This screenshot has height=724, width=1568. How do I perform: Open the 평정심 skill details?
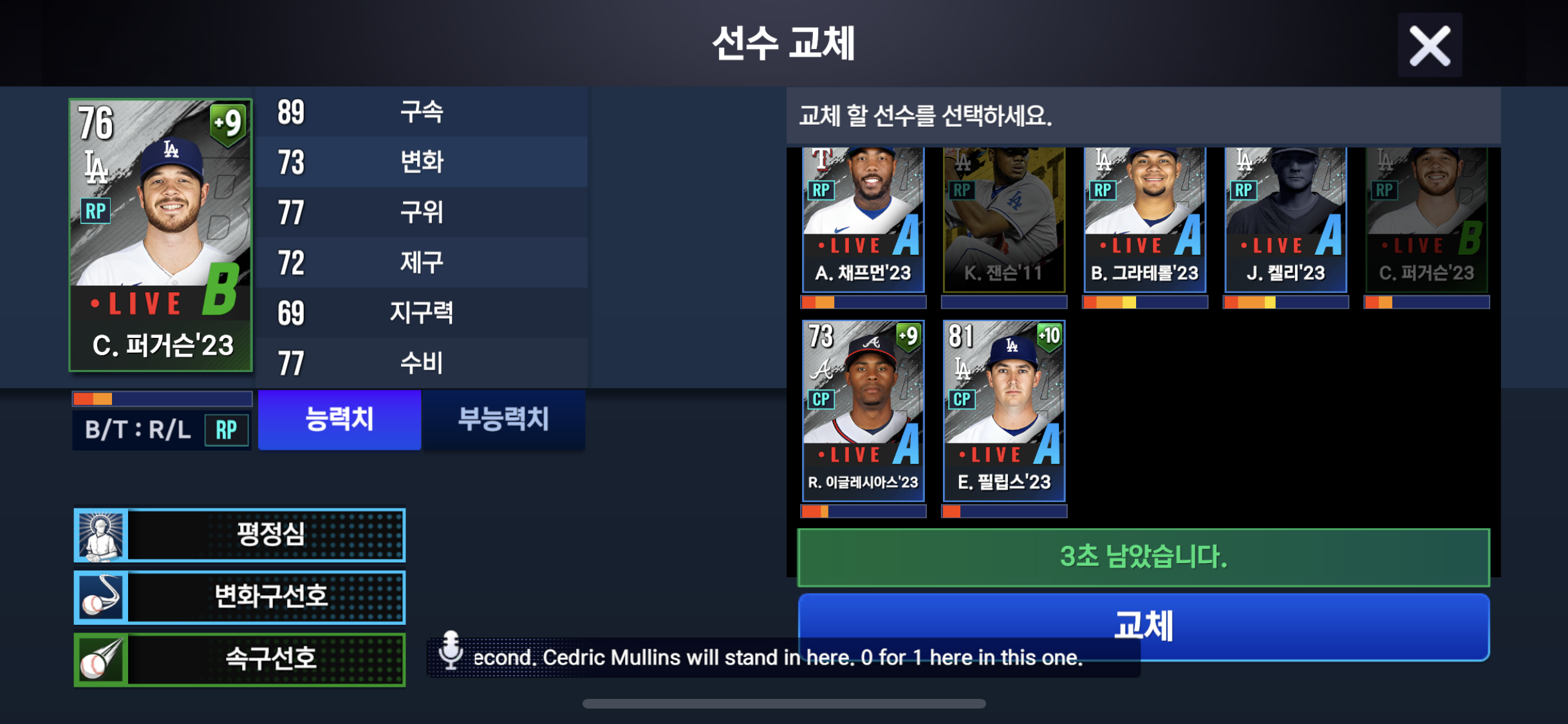point(239,534)
